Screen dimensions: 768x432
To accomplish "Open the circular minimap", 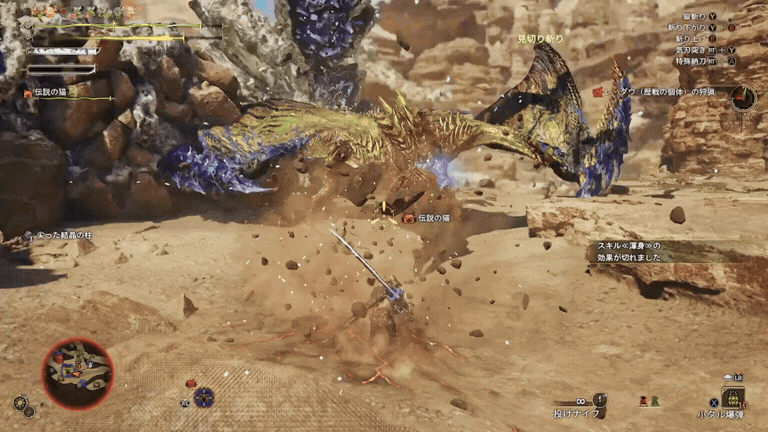I will [78, 373].
